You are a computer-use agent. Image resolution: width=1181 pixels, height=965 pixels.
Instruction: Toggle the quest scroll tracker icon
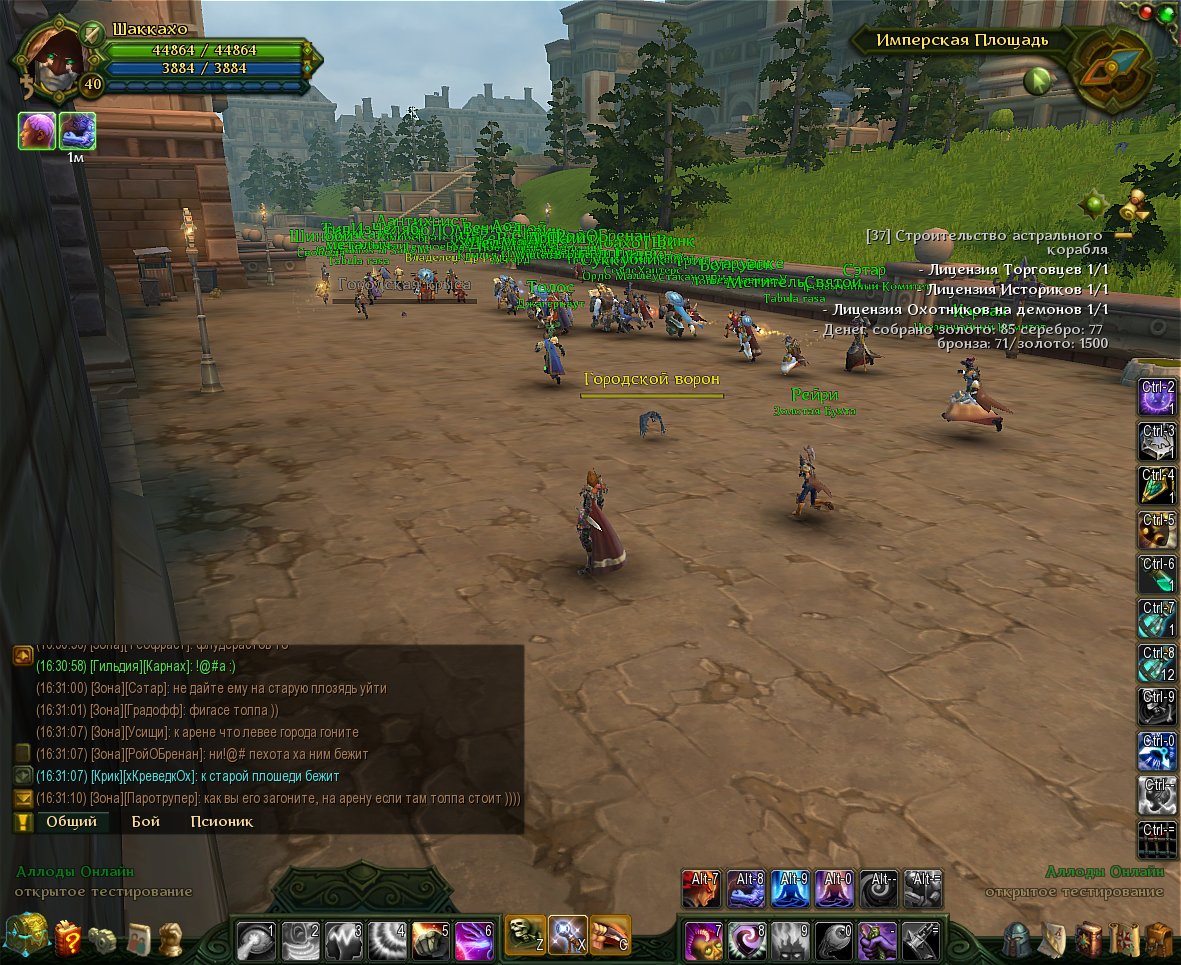tap(1135, 206)
